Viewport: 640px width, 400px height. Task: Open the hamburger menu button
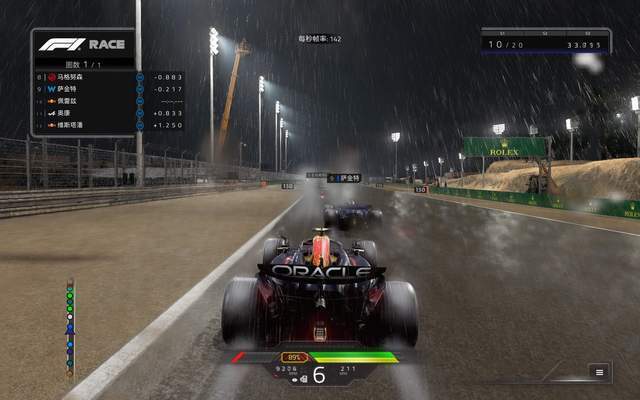point(600,371)
